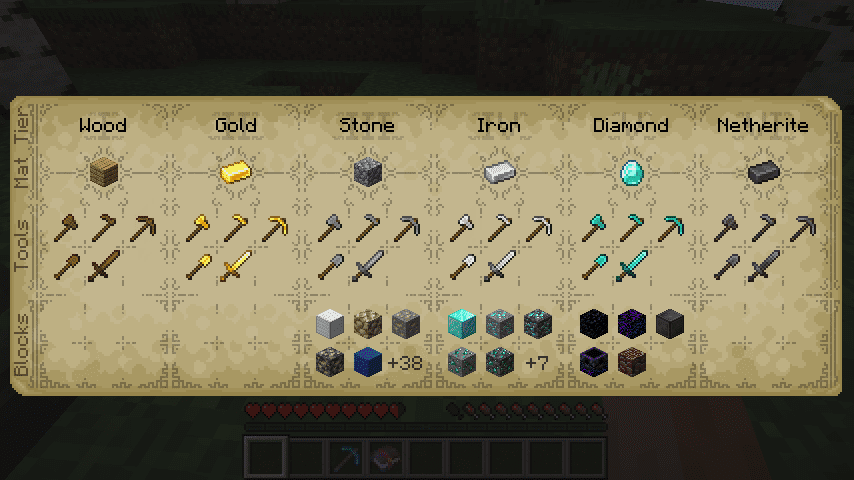854x480 pixels.
Task: Pick the diamond gem material icon
Action: (630, 172)
